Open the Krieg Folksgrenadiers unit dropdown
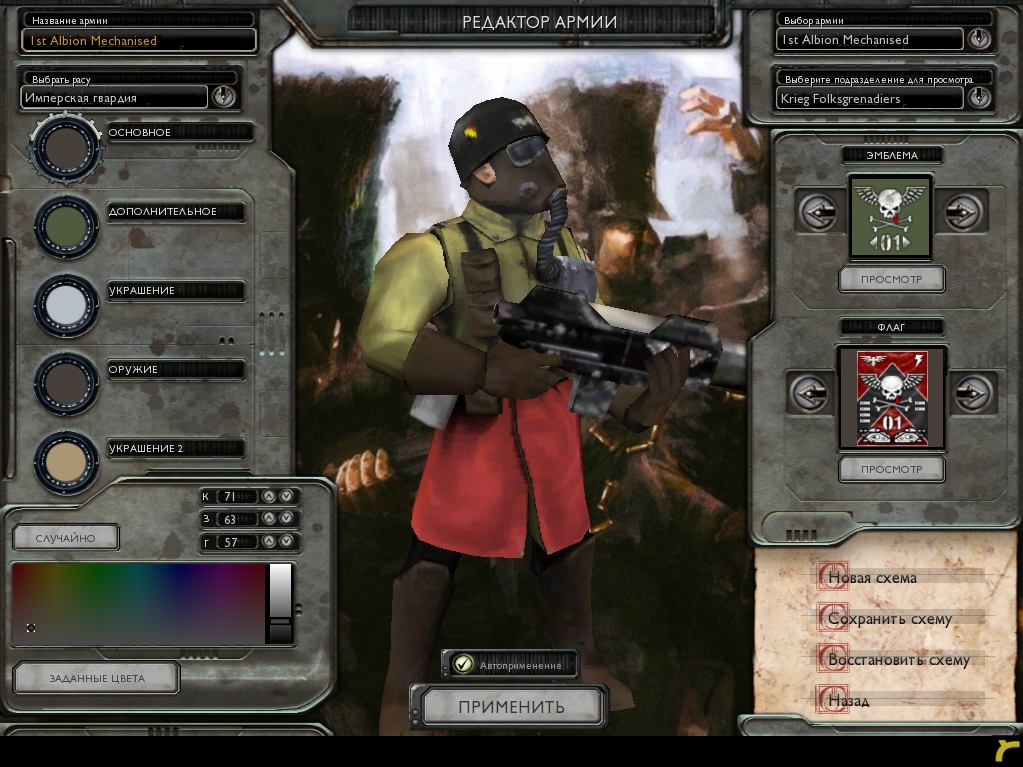 (x=979, y=98)
